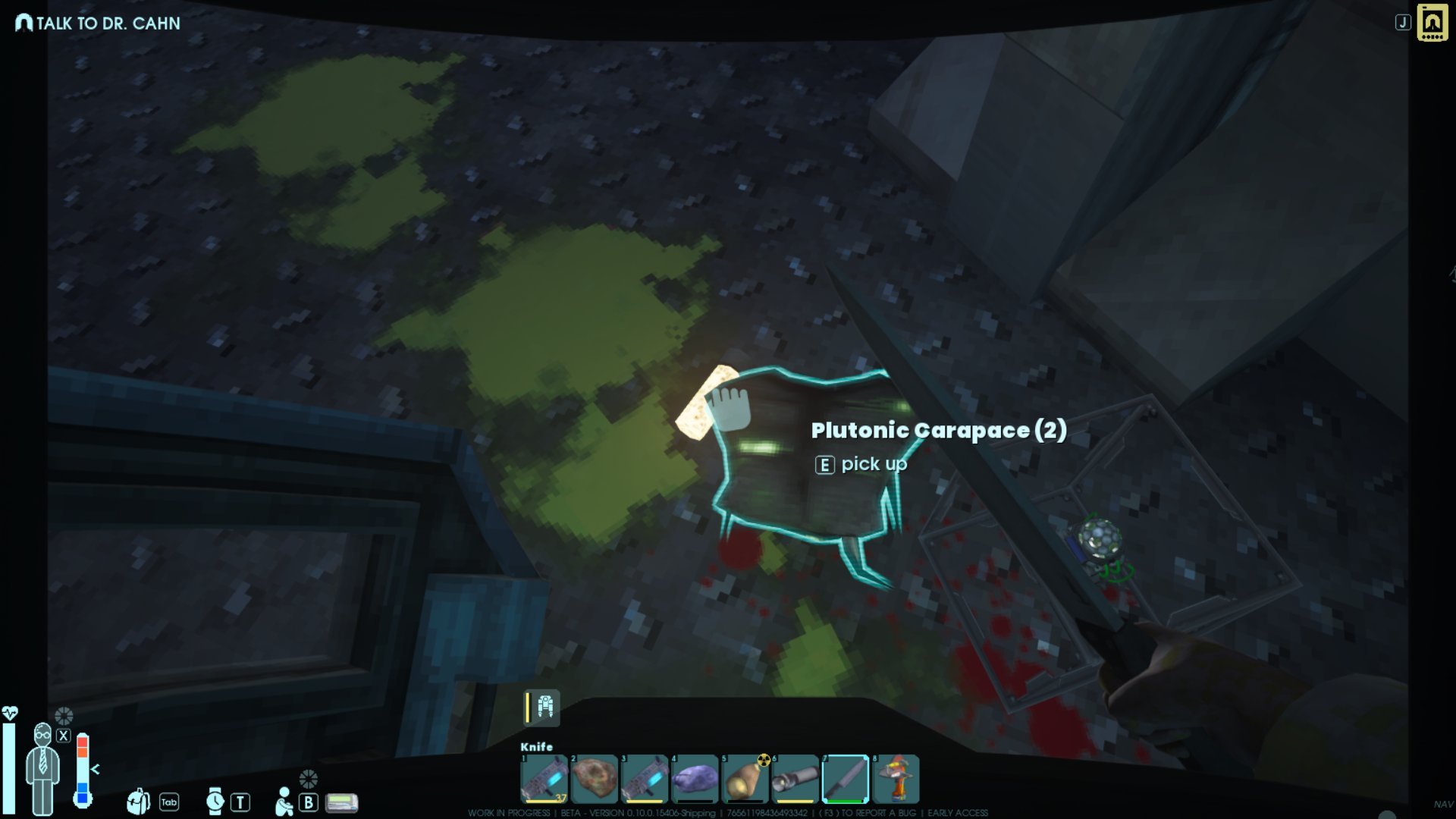
Task: Open the backpack inventory icon
Action: 138,801
